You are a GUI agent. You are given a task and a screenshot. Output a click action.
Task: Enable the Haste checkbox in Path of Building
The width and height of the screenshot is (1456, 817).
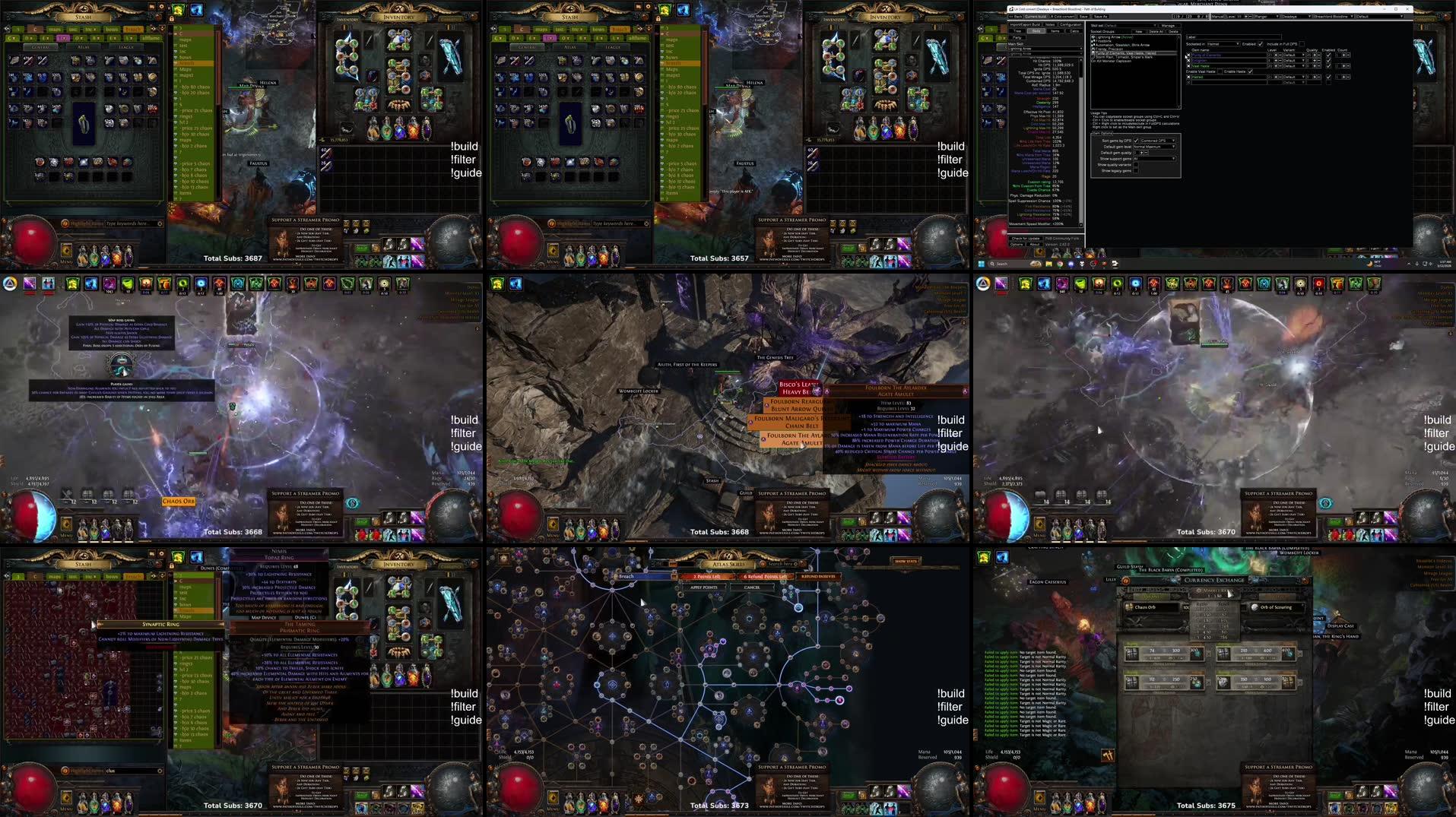1250,72
